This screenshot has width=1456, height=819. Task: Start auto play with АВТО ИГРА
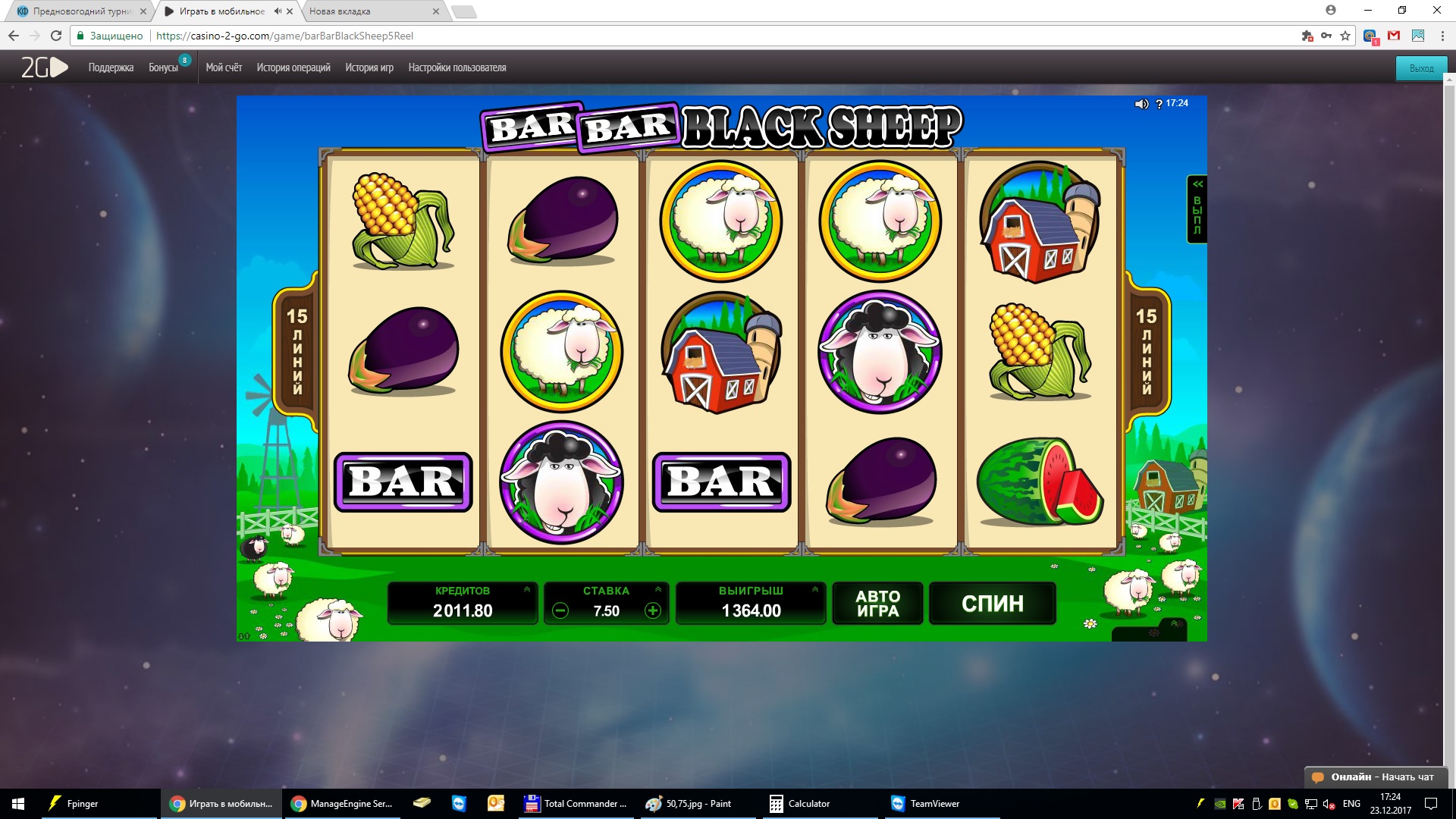click(877, 604)
